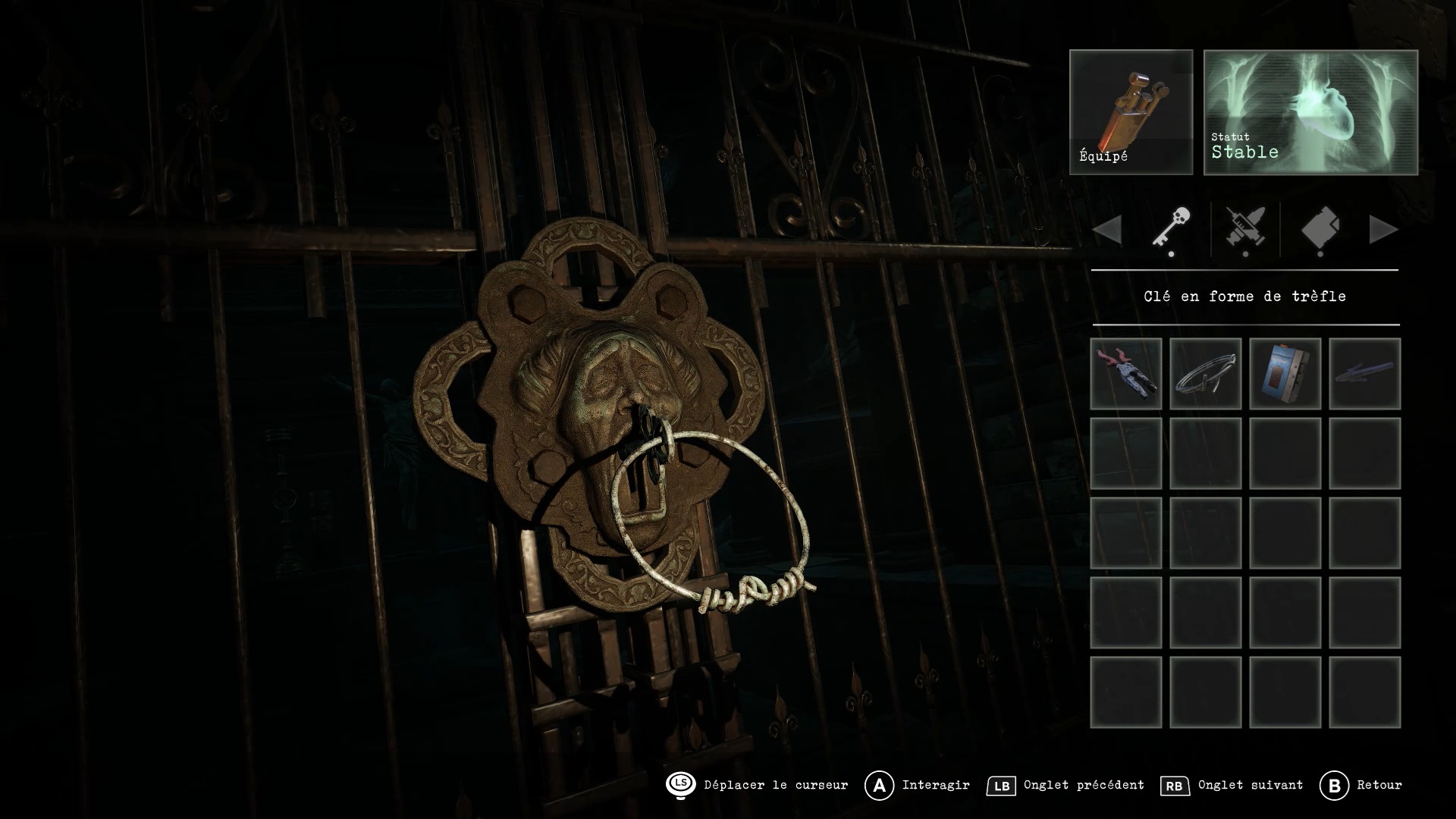Select the coiled wire ring item
1456x819 pixels.
[1205, 374]
